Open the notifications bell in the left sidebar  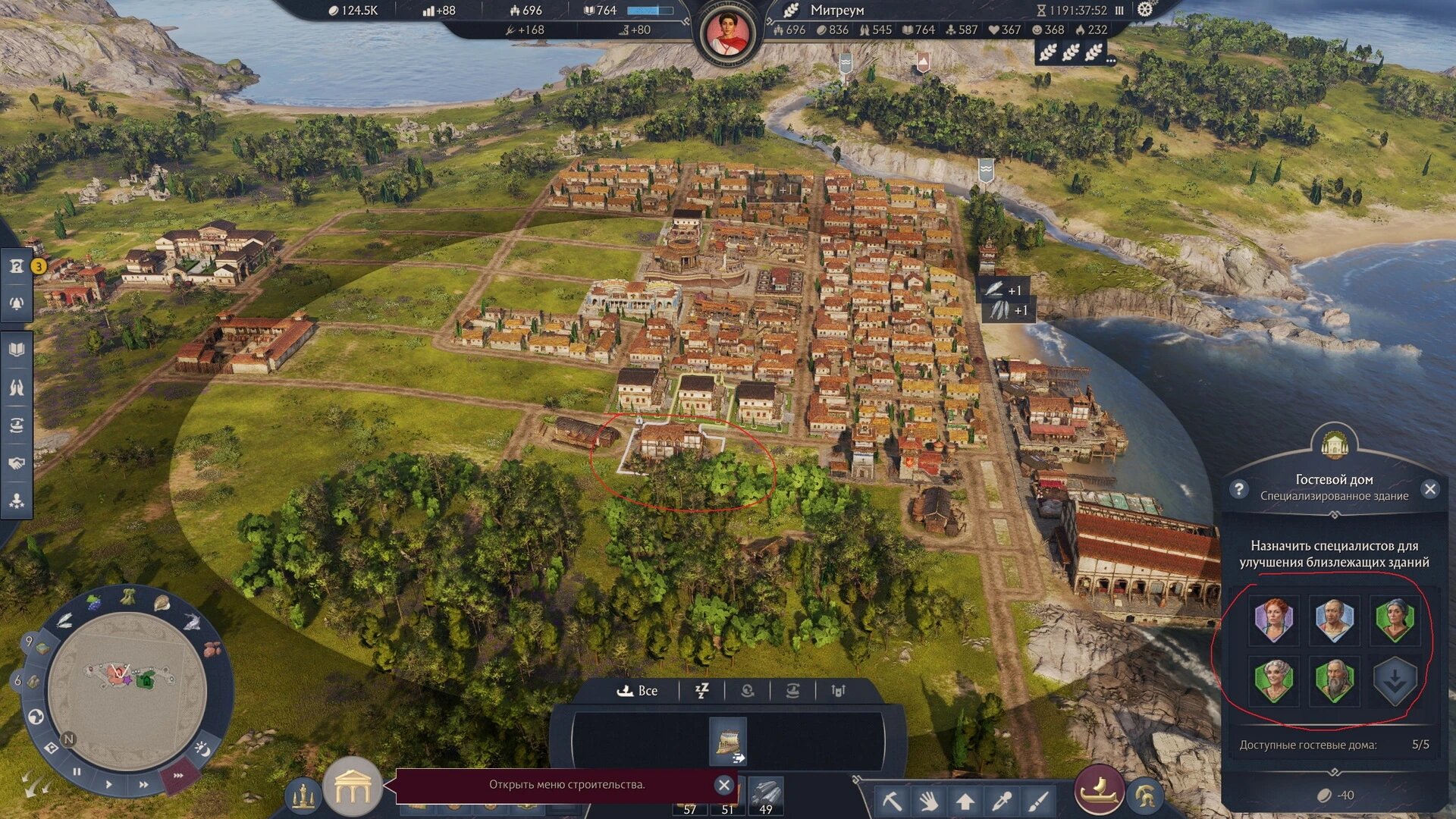(x=15, y=303)
